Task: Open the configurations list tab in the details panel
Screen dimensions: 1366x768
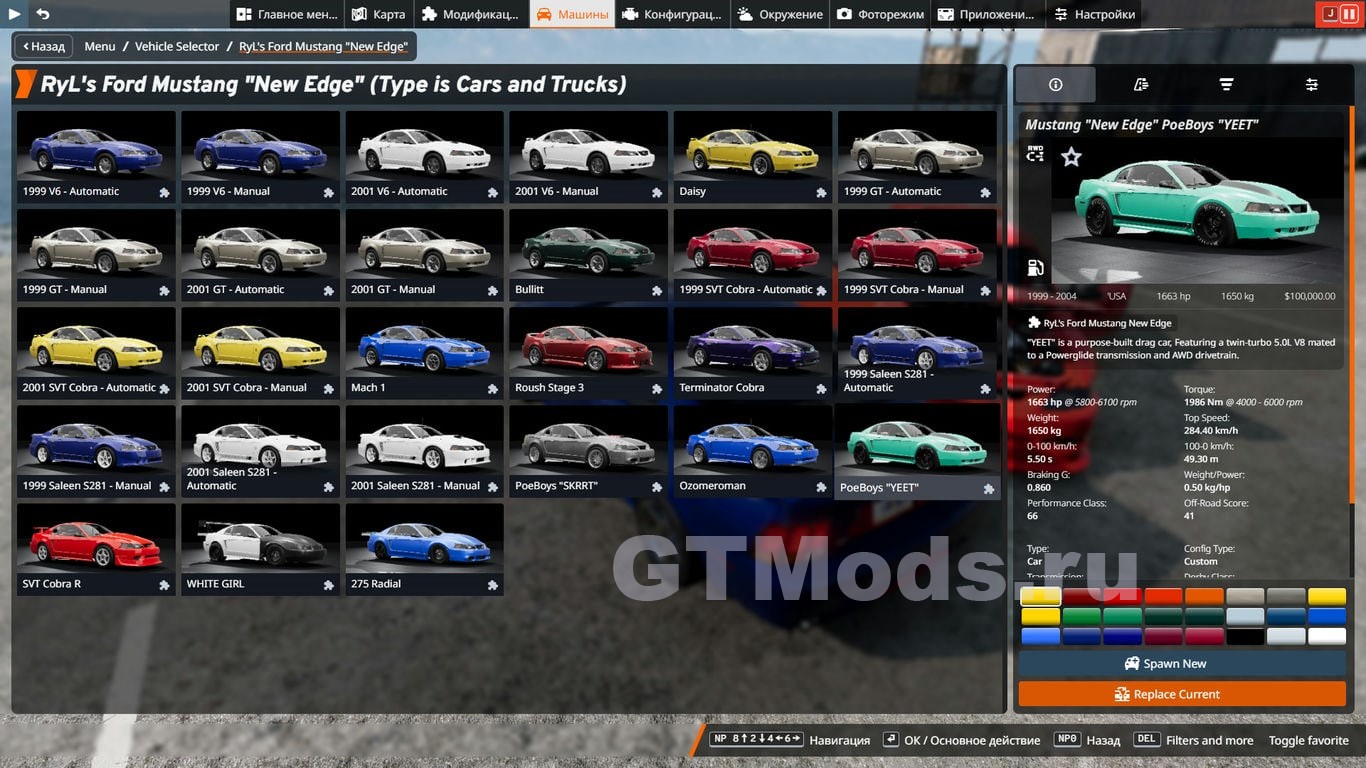Action: 1140,84
